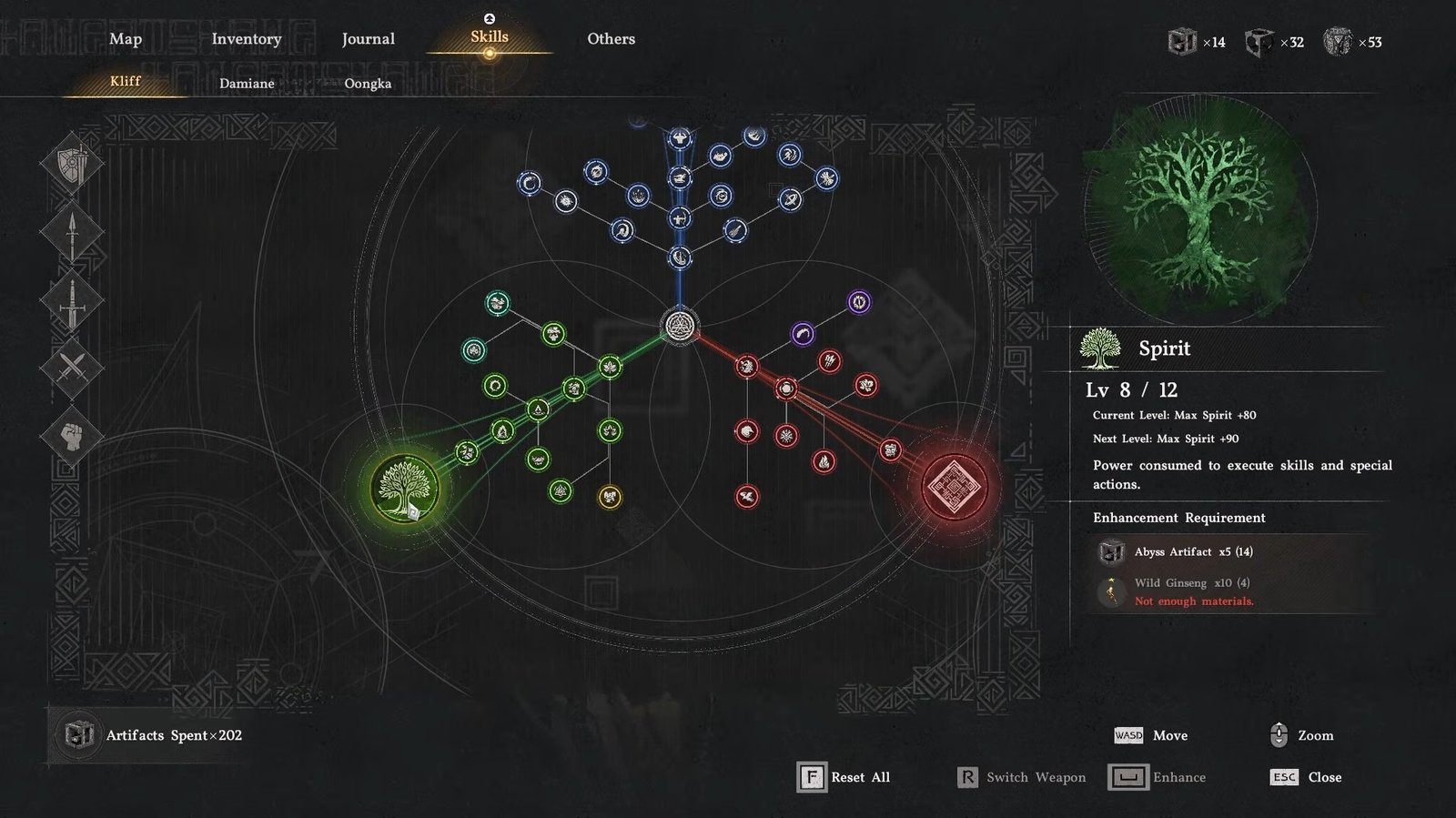The height and width of the screenshot is (818, 1456).
Task: Choose the sword and shield weapon category
Action: [72, 165]
